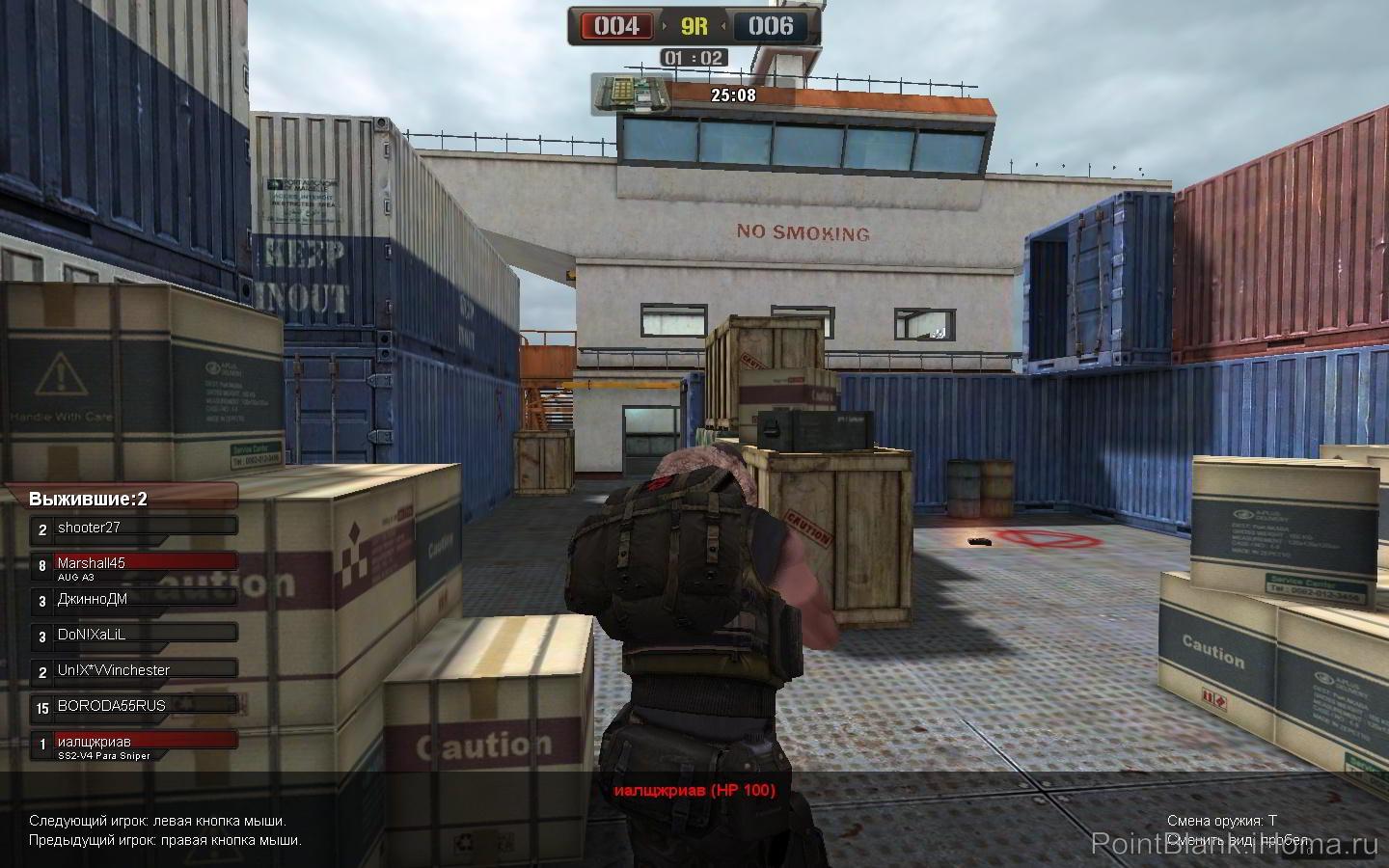This screenshot has height=868, width=1389.
Task: Select the red team score badge showing 004
Action: 617,26
